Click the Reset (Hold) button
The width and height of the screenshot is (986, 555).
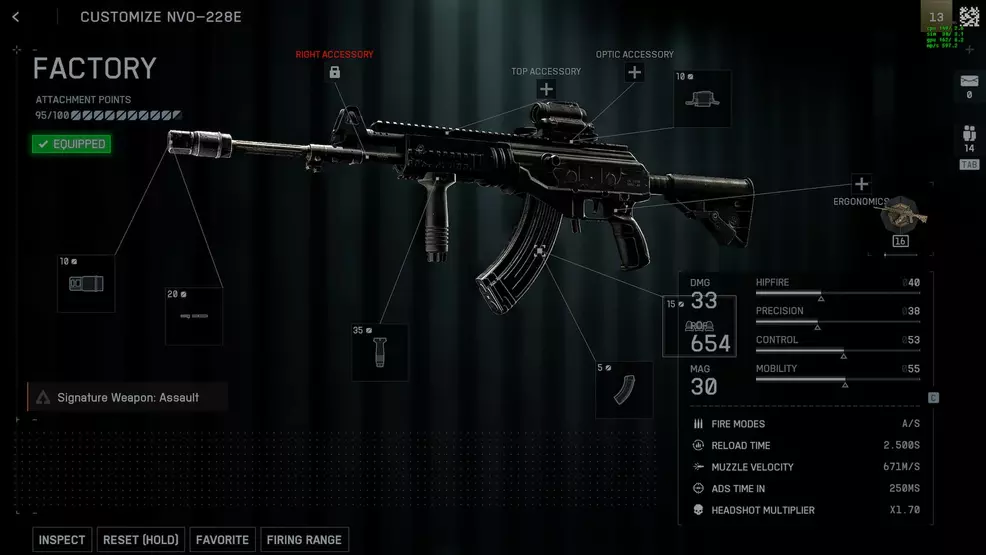click(x=140, y=540)
